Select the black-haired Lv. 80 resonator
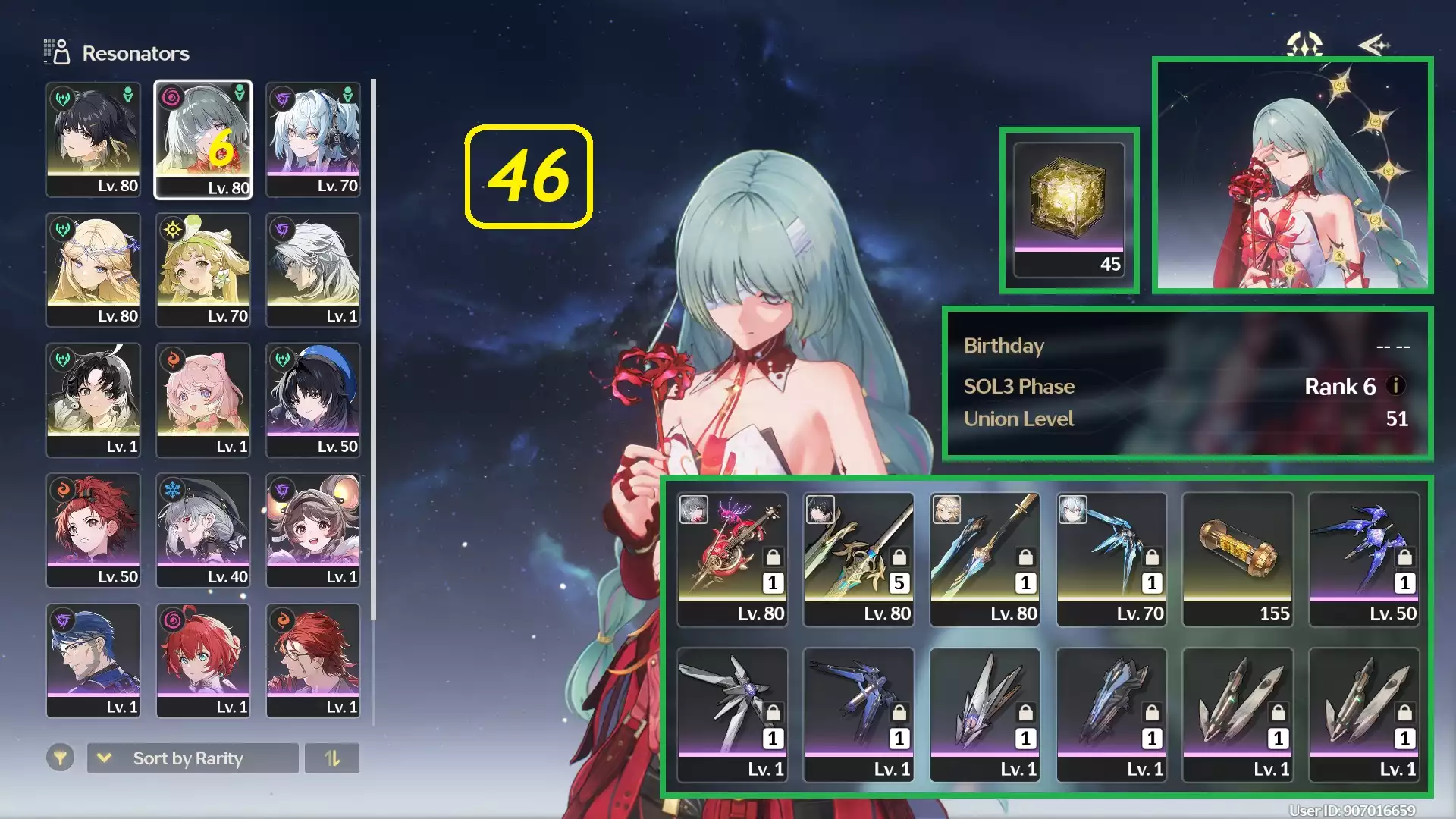The height and width of the screenshot is (819, 1456). (93, 140)
